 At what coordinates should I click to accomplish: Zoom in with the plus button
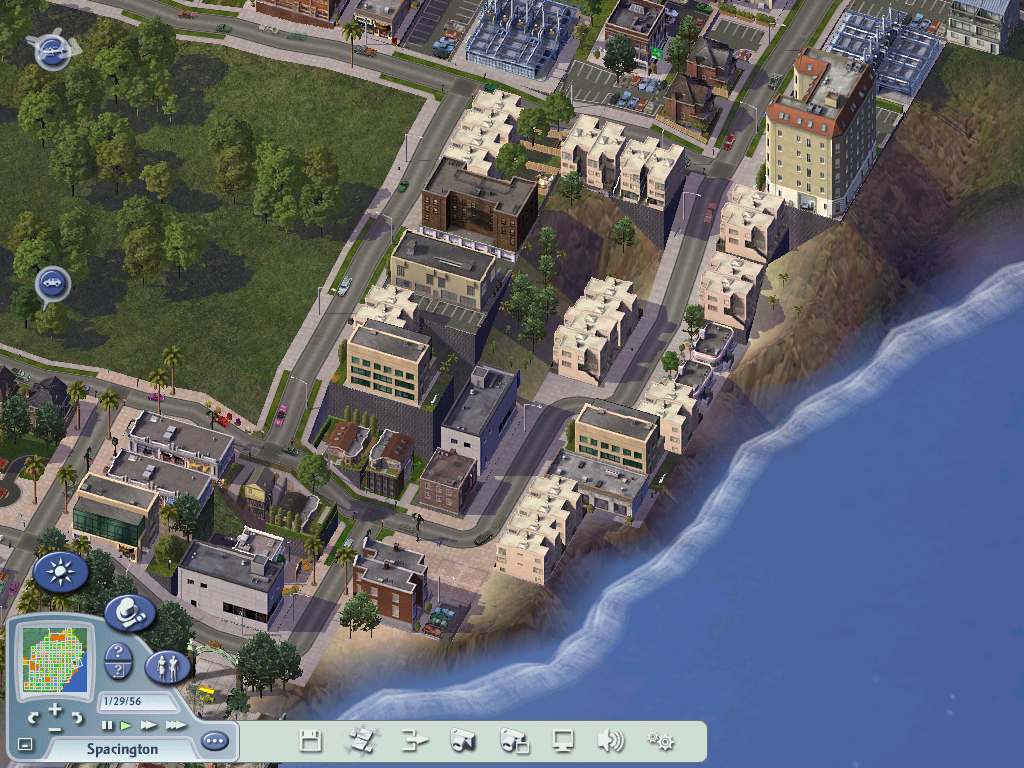click(55, 710)
